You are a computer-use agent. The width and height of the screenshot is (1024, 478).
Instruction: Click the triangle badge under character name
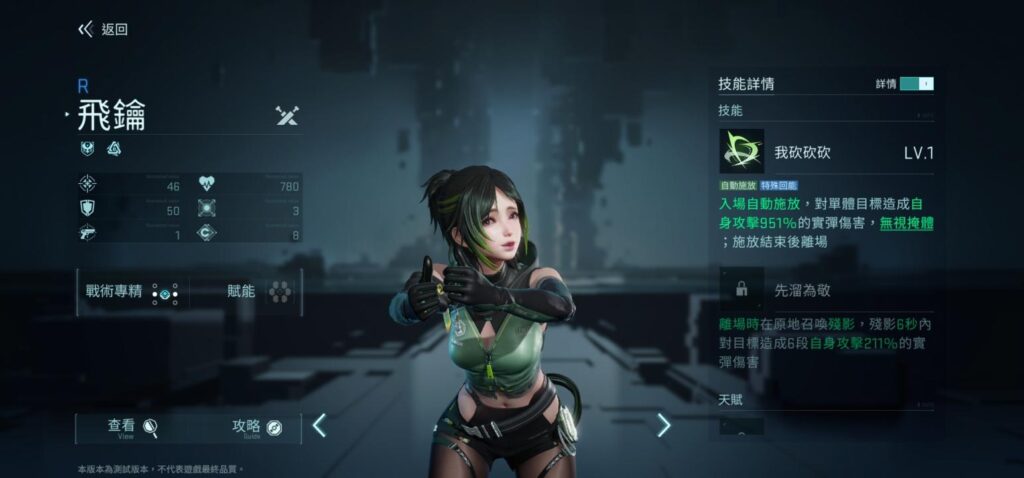114,149
